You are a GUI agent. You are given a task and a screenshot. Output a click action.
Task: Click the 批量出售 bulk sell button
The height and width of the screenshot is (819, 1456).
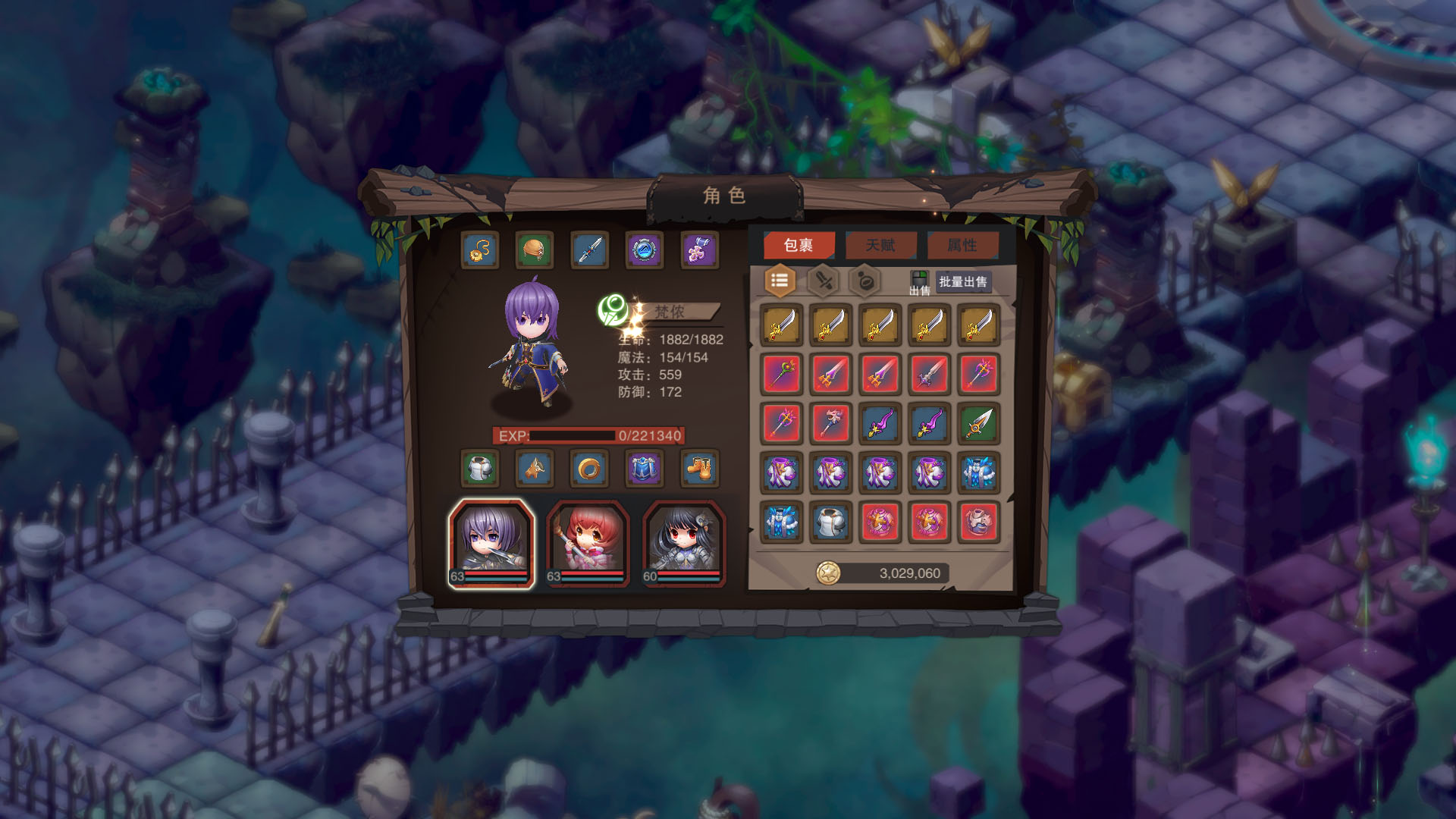click(x=963, y=282)
